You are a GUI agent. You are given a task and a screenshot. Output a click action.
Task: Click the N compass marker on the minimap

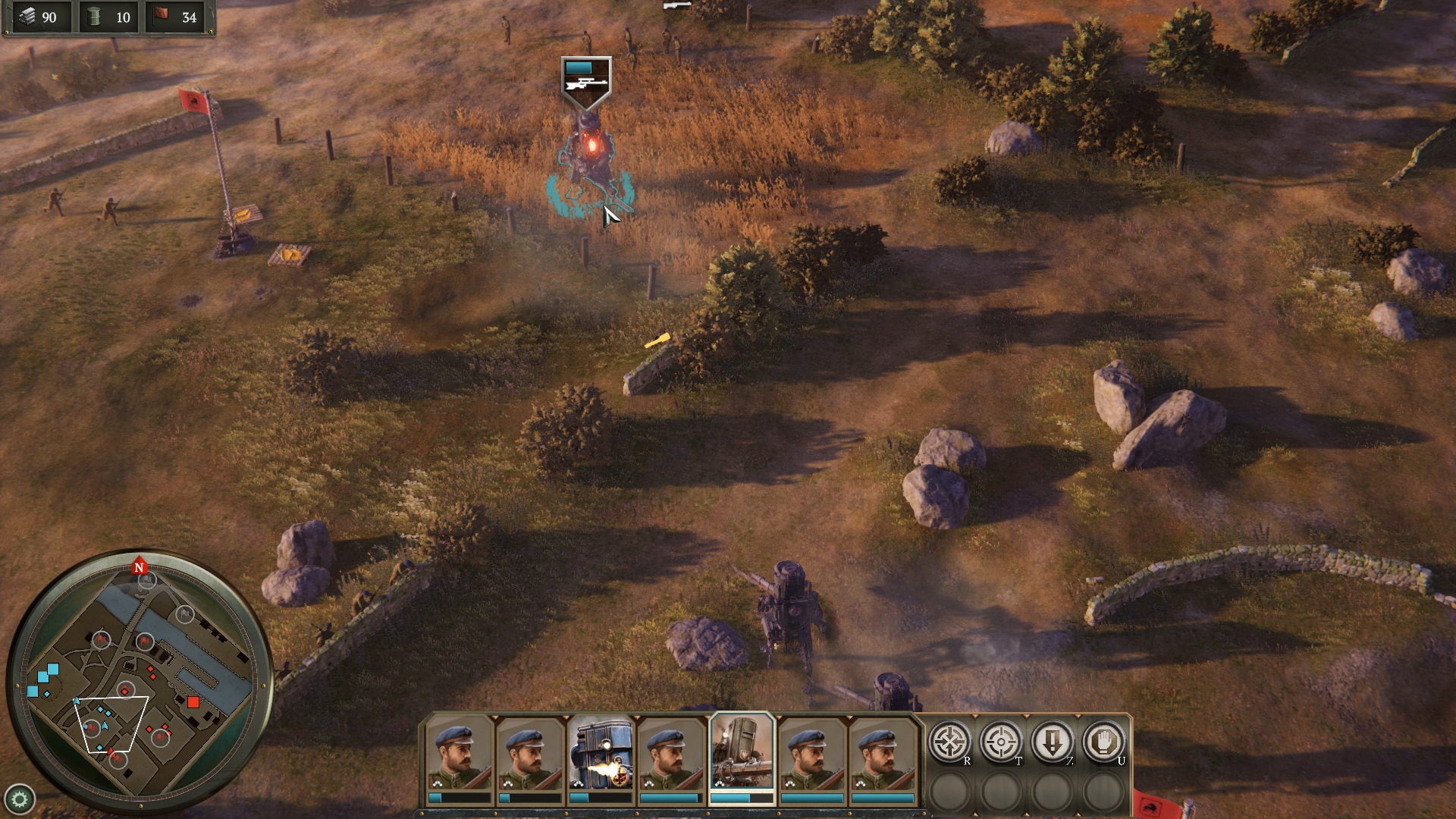point(139,566)
